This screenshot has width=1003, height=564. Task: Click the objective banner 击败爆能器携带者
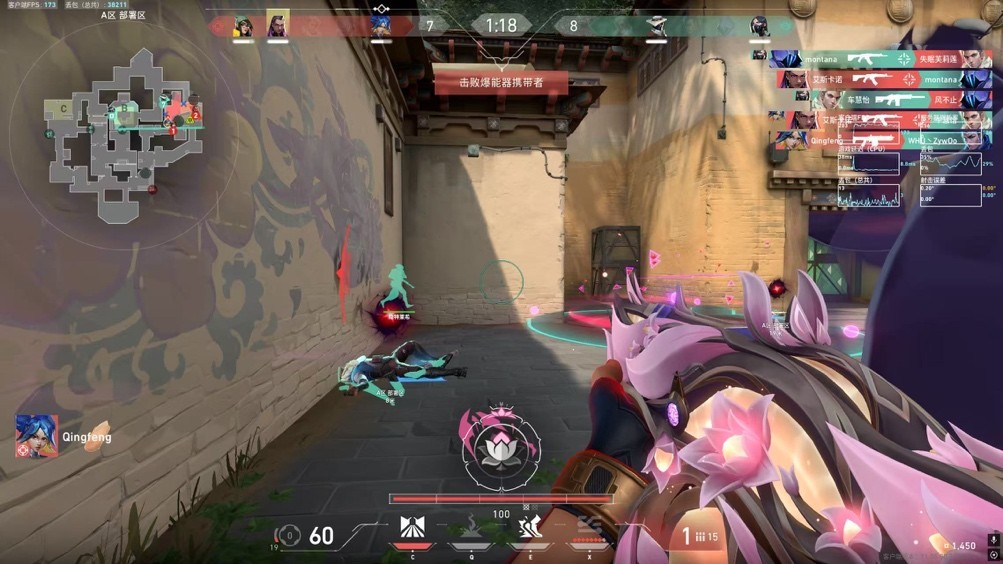click(501, 82)
